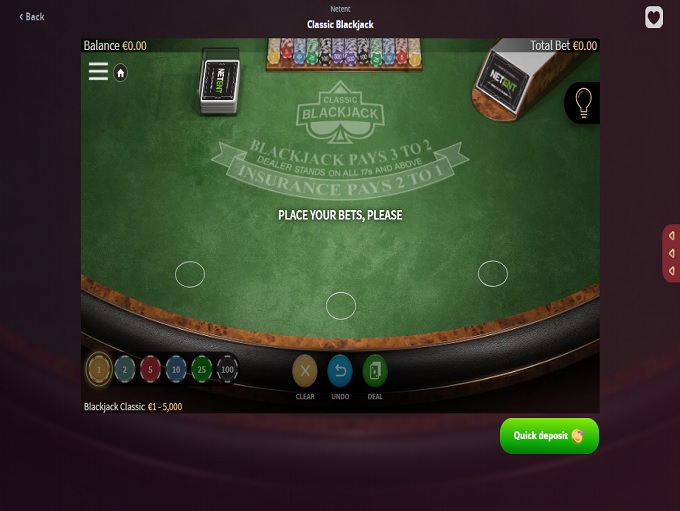This screenshot has width=680, height=511.
Task: Place a bet on the middle betting circle
Action: (x=341, y=305)
